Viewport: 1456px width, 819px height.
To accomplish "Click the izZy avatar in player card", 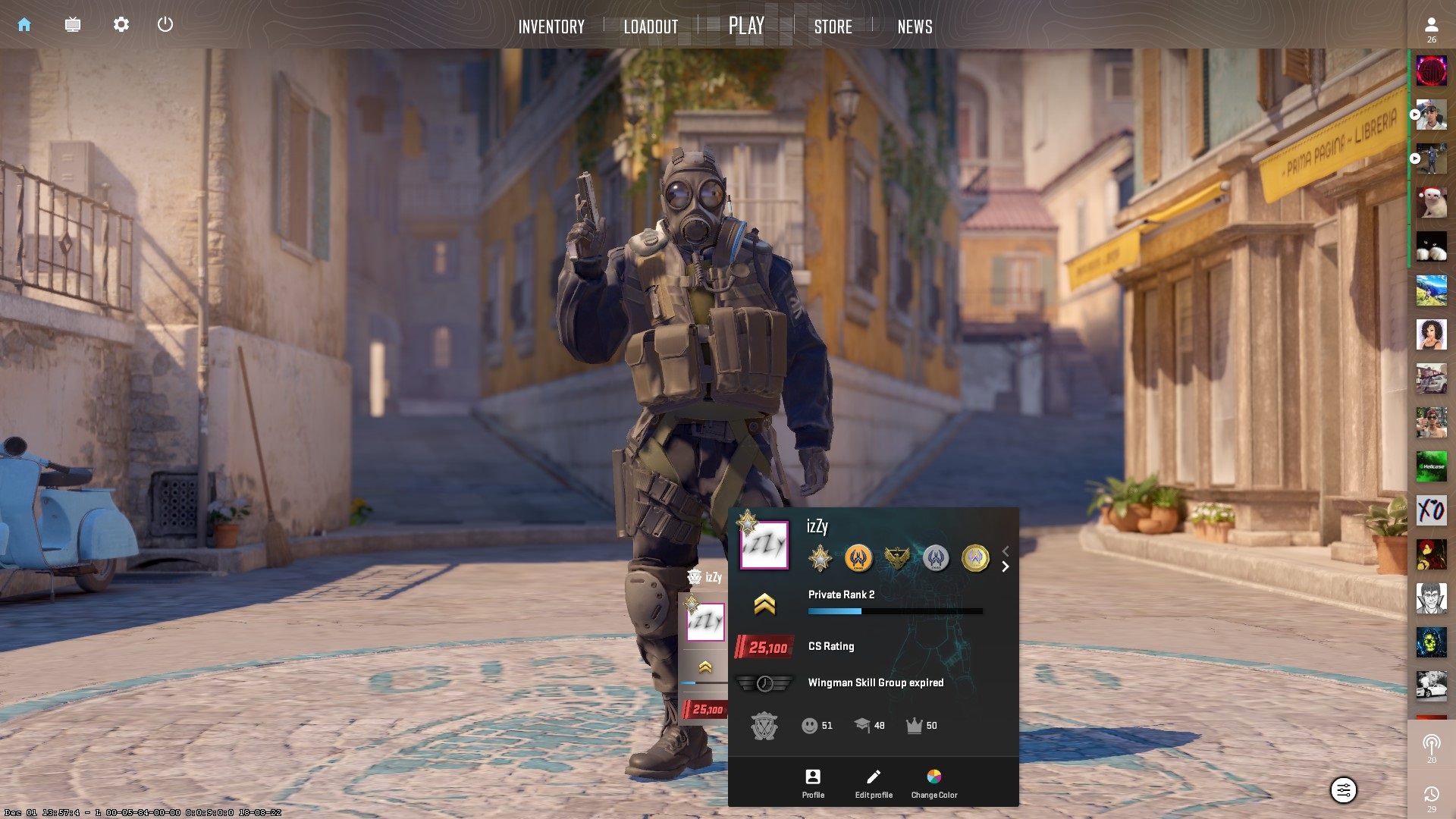I will click(x=764, y=544).
